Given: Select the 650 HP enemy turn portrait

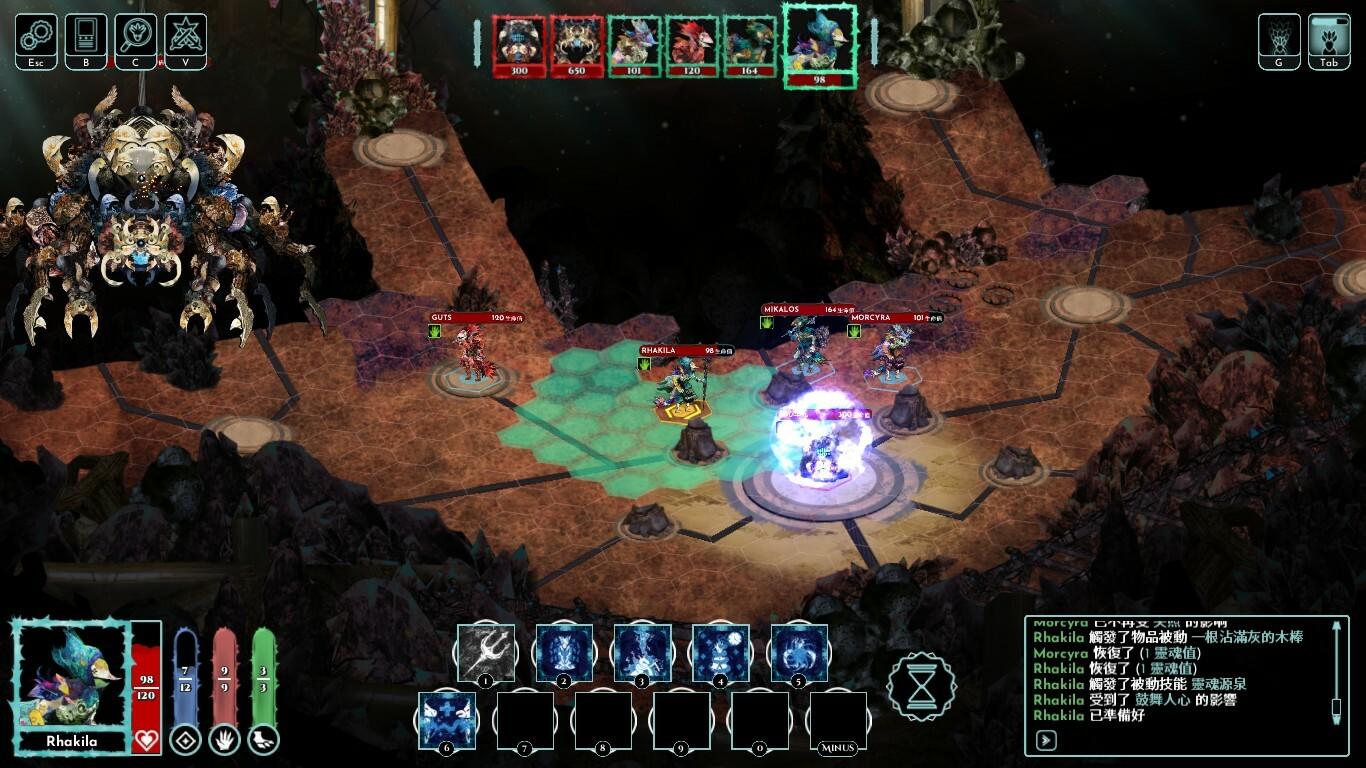Looking at the screenshot, I should pyautogui.click(x=576, y=45).
